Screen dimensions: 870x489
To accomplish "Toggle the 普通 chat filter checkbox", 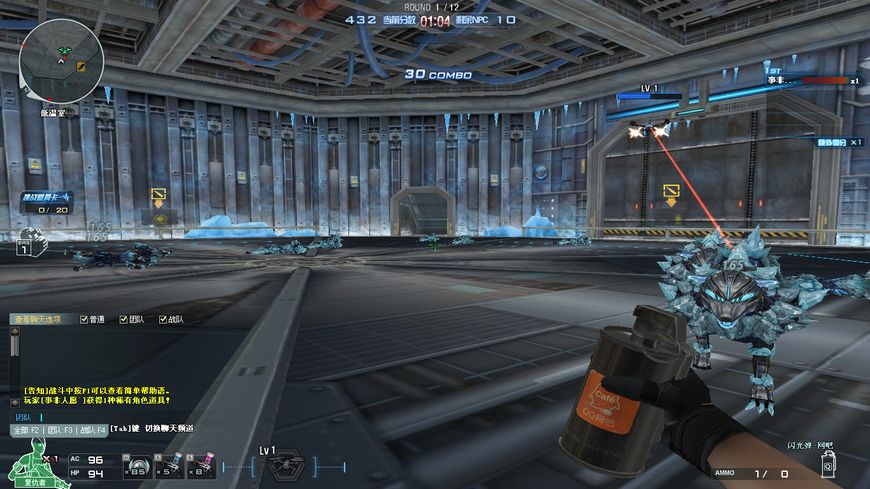I will (84, 319).
